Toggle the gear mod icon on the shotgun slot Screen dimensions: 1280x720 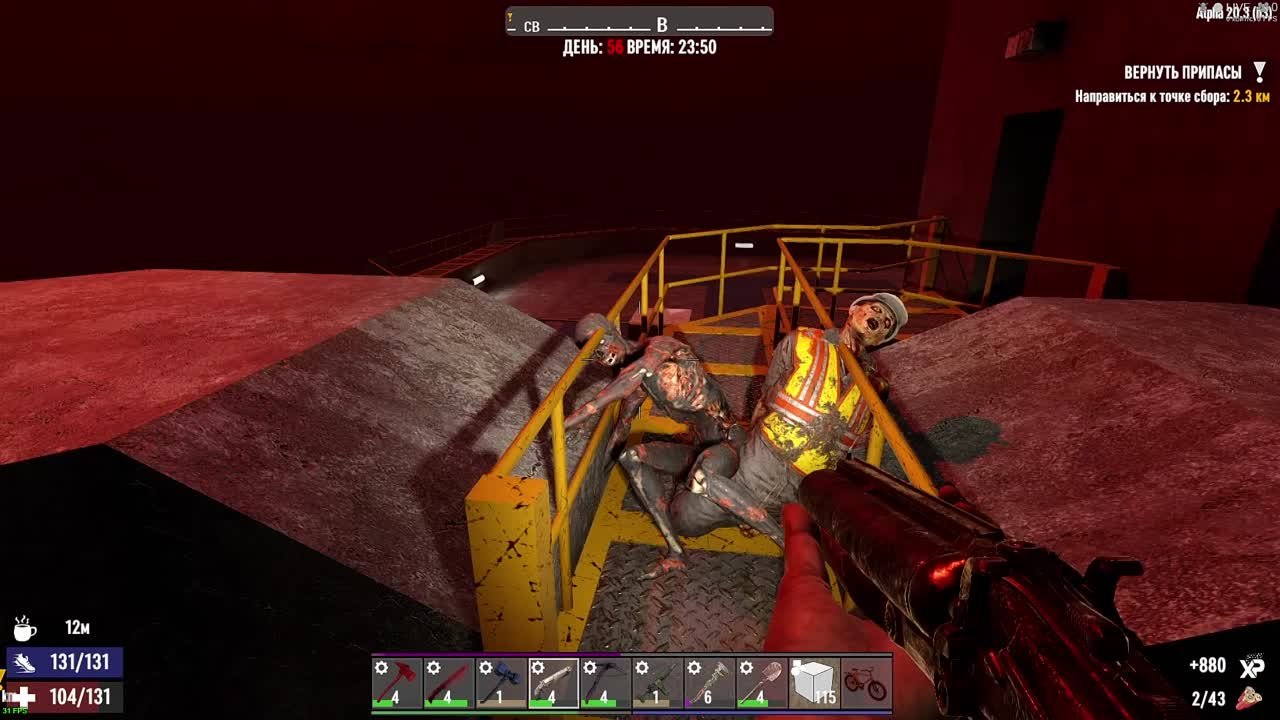click(535, 666)
